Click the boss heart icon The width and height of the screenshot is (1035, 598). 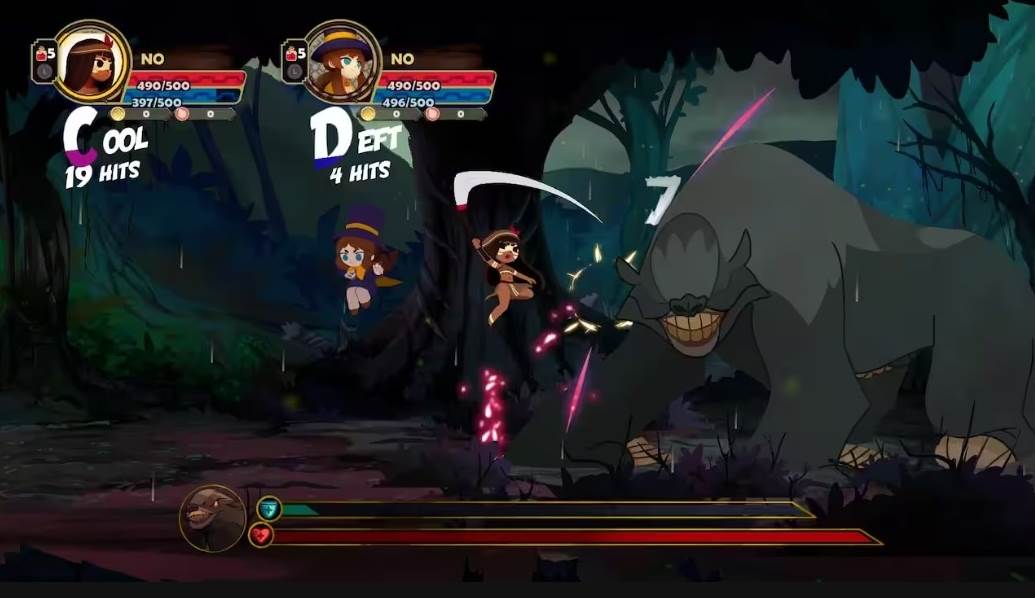pyautogui.click(x=261, y=536)
